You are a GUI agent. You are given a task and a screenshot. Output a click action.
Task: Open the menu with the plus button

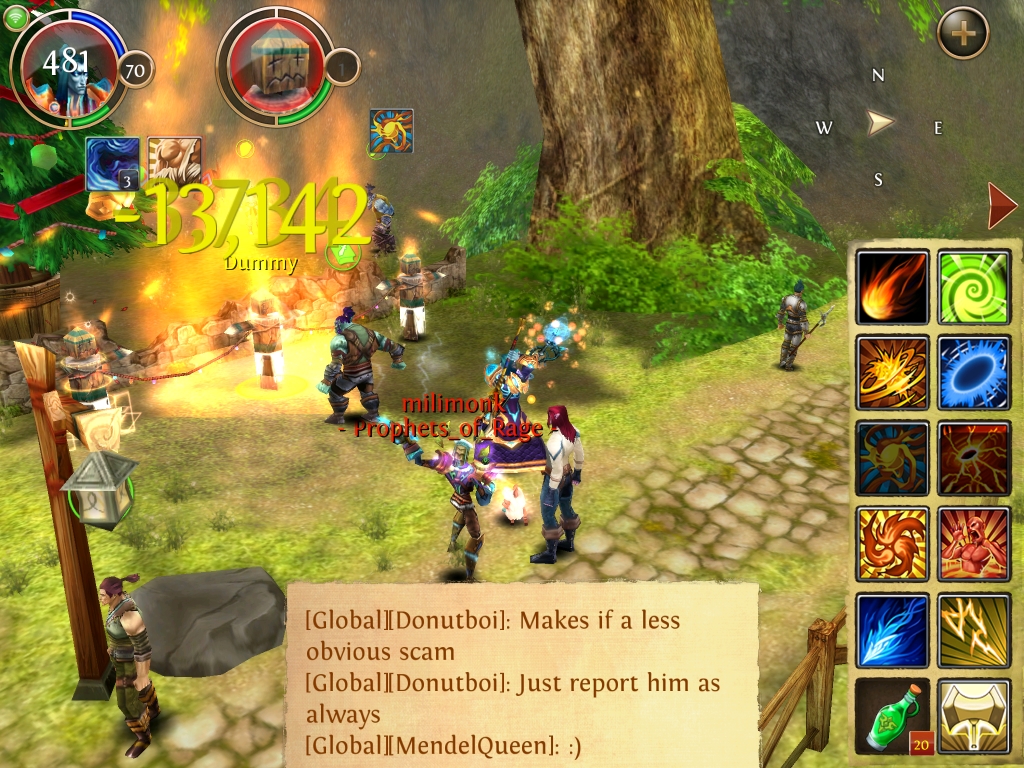point(963,34)
